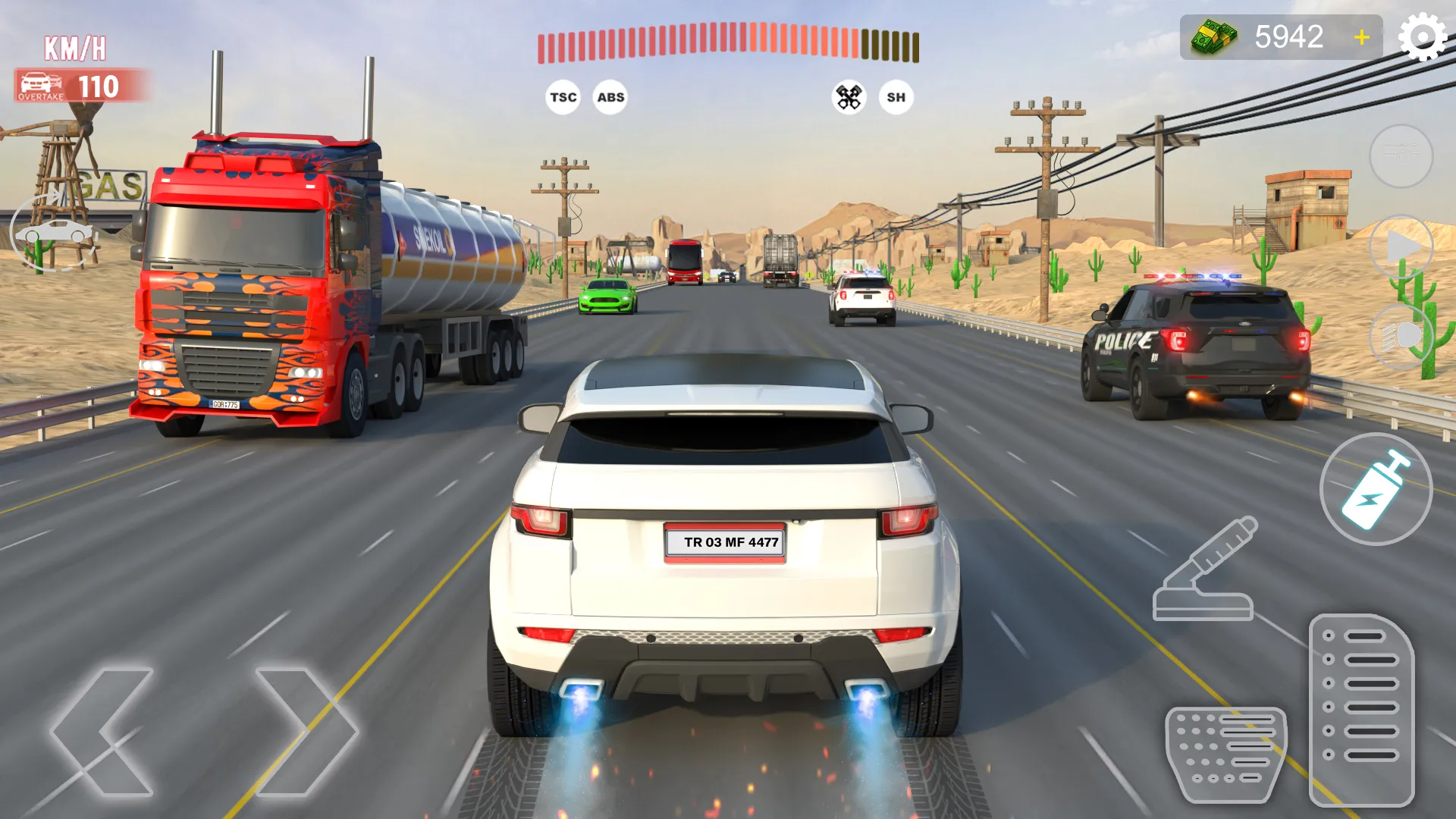1456x819 pixels.
Task: Tap the play button on the right edge
Action: click(1402, 245)
